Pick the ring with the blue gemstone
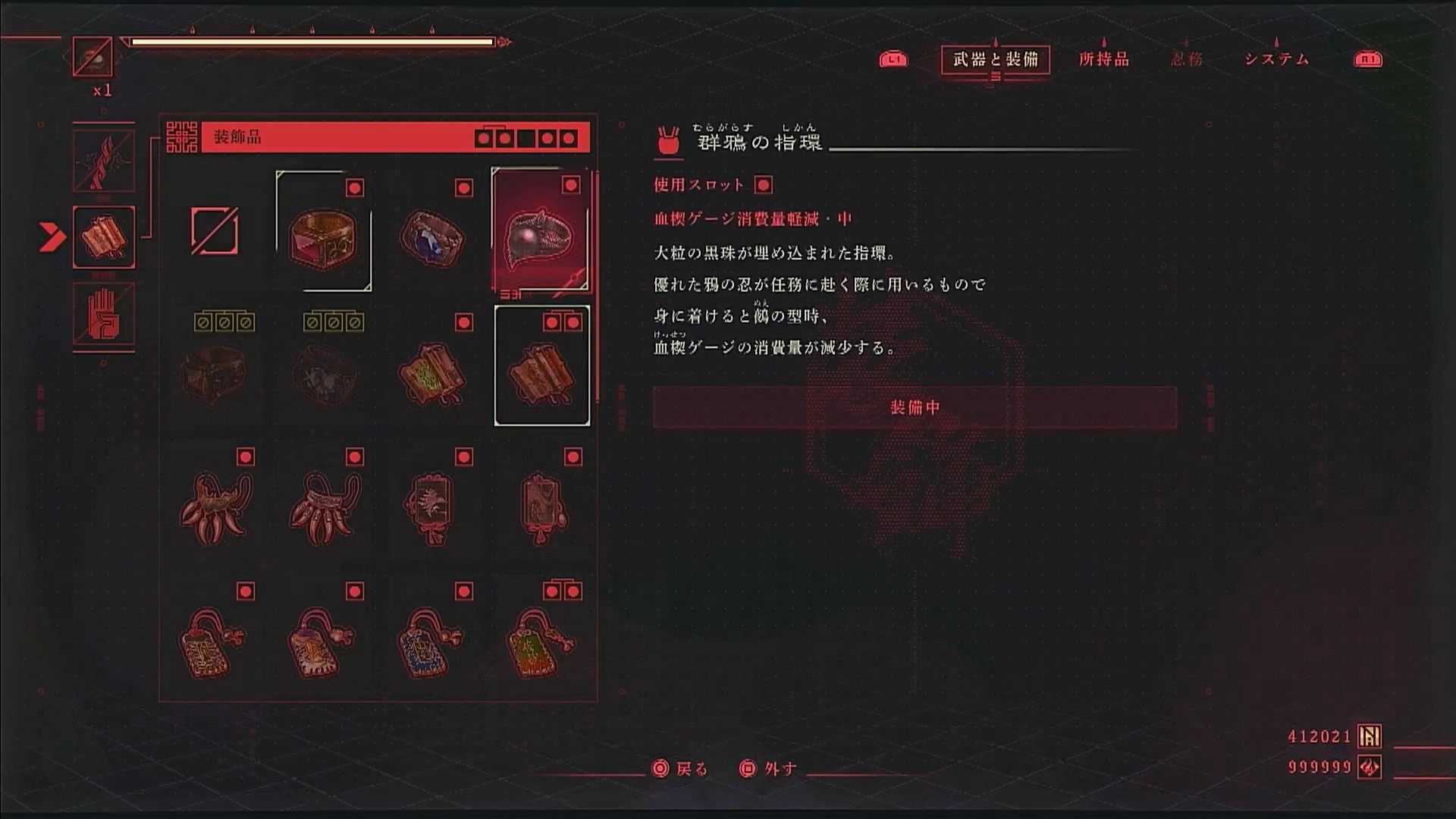Screen dimensions: 1456x819 431,237
